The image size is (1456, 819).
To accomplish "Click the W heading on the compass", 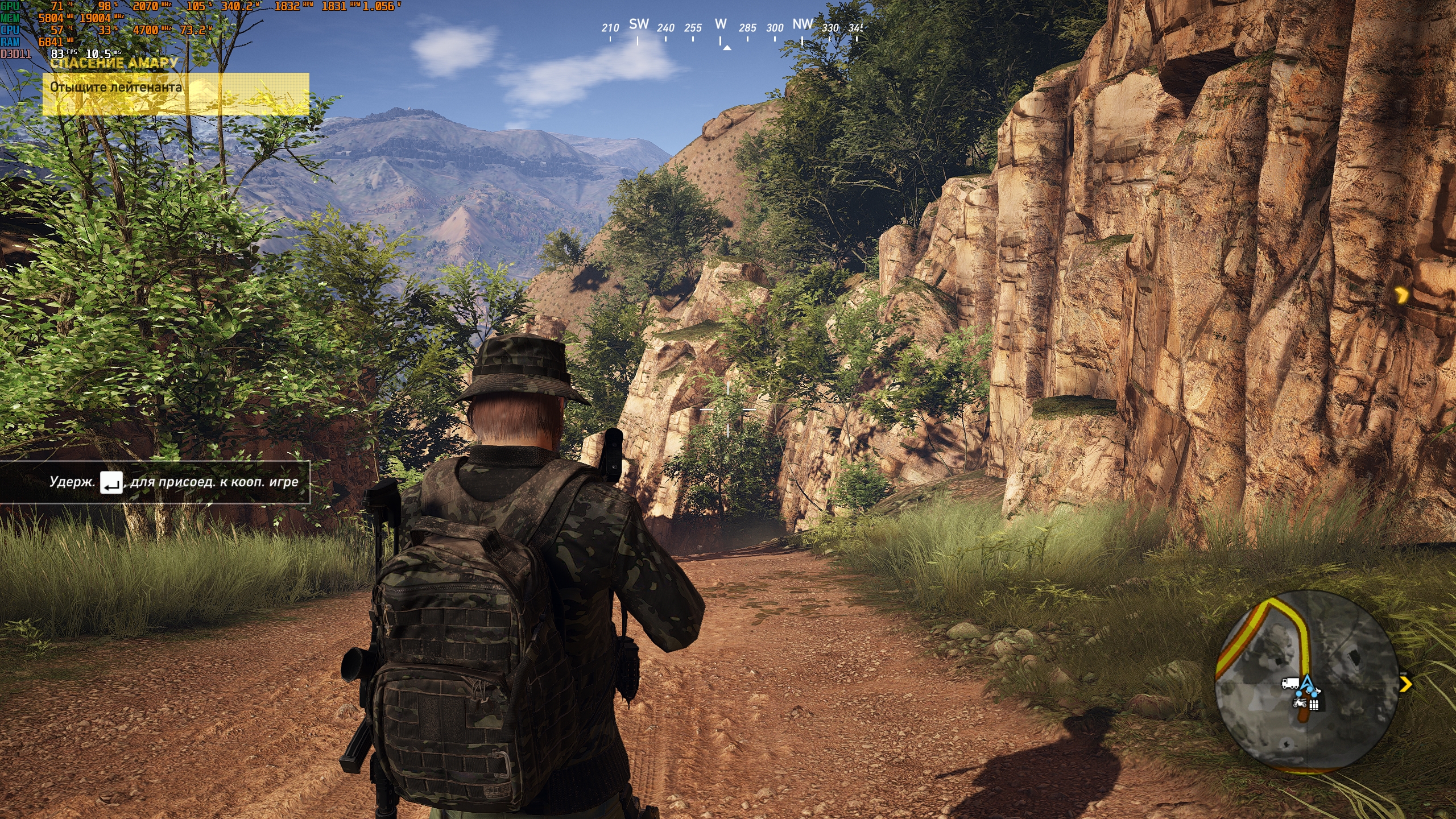I will tap(721, 24).
